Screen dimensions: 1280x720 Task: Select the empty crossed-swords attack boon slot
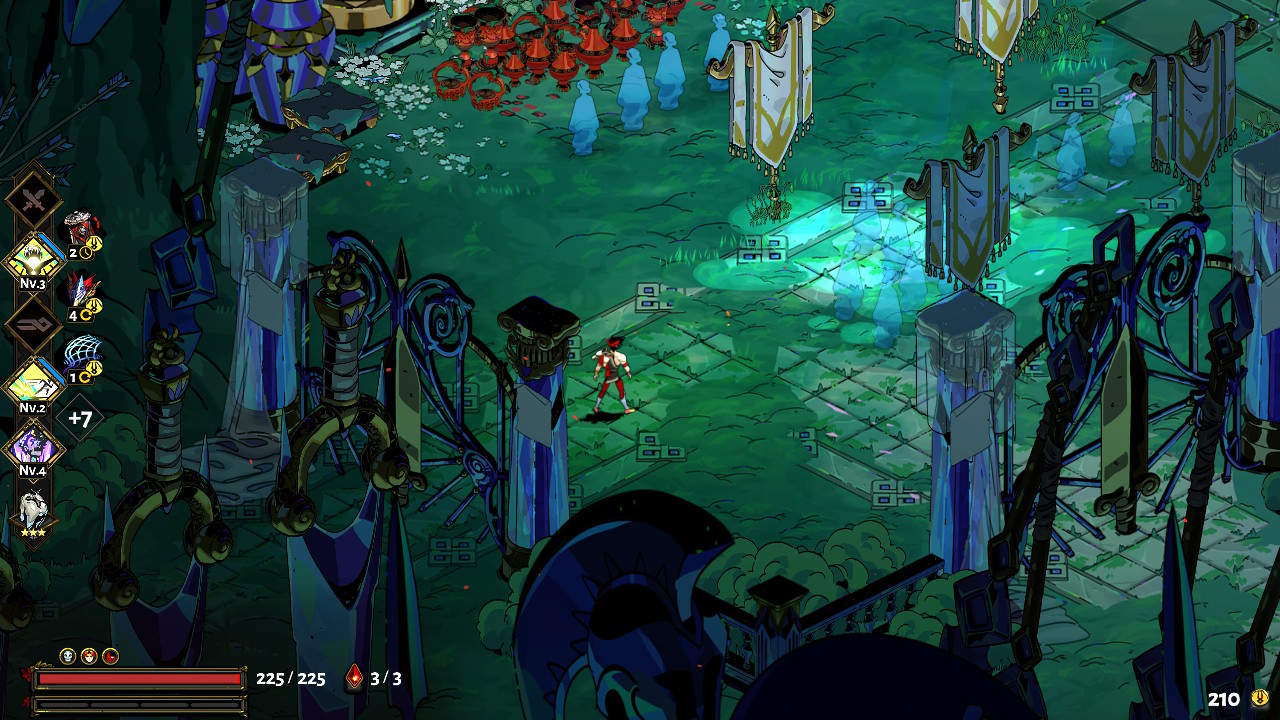[x=34, y=200]
